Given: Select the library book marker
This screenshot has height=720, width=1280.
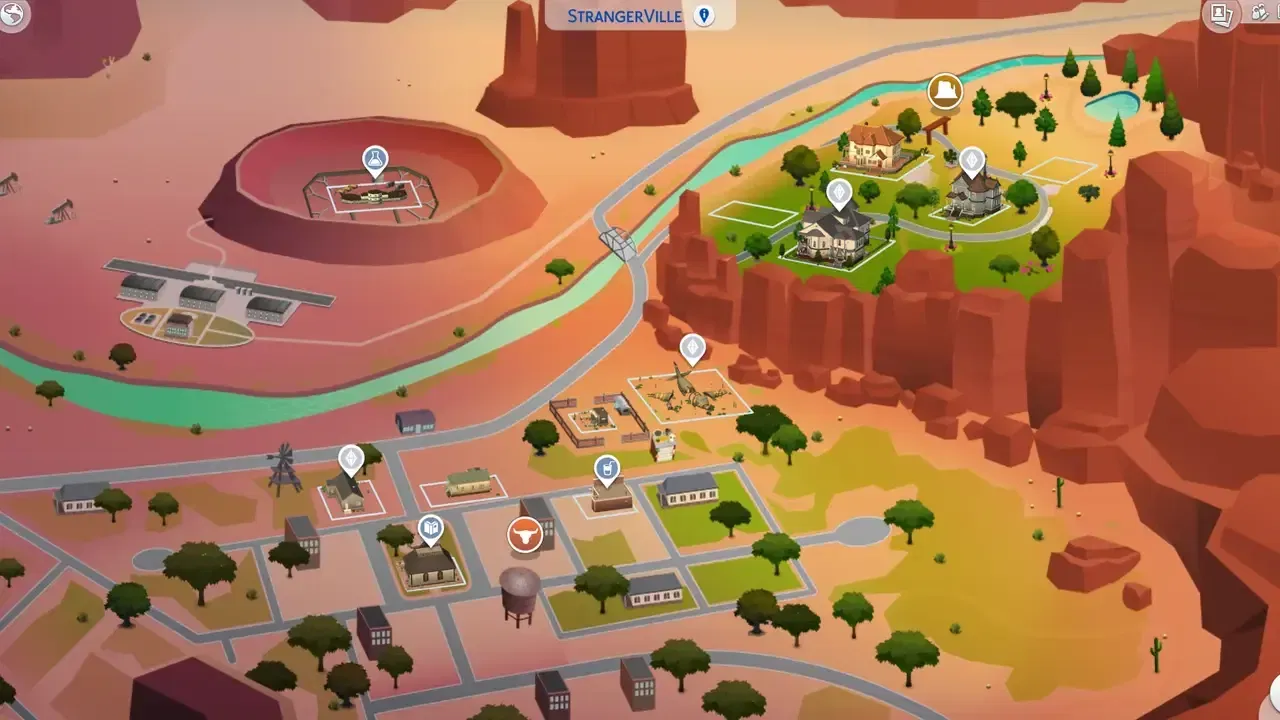Looking at the screenshot, I should pos(430,527).
